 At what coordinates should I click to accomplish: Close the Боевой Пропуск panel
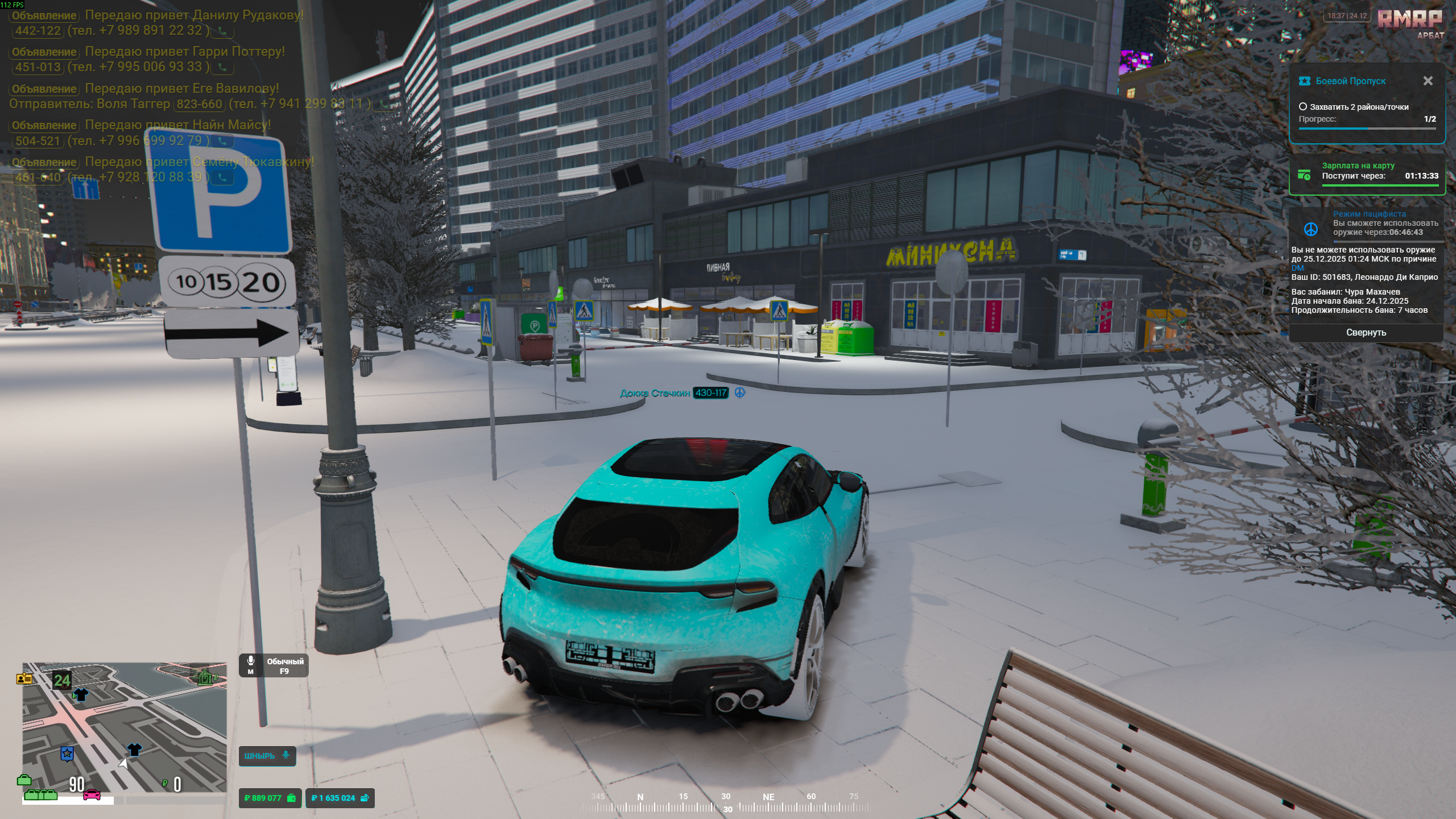1428,81
